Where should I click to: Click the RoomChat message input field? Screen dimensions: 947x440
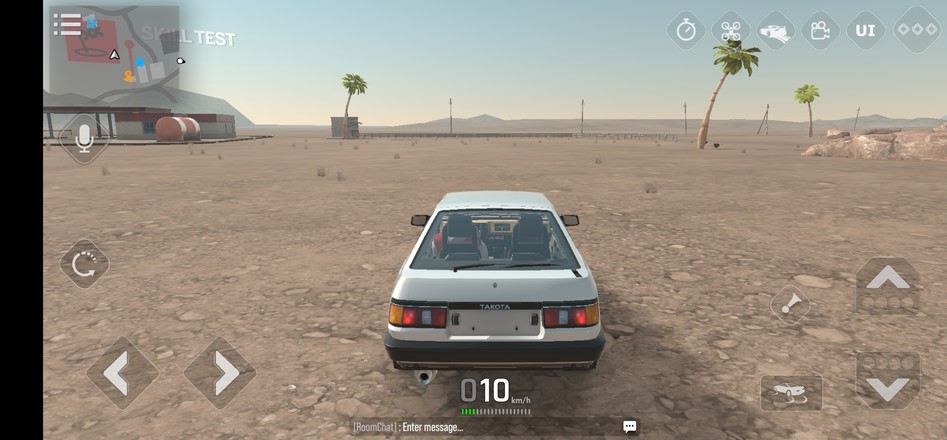coord(480,427)
